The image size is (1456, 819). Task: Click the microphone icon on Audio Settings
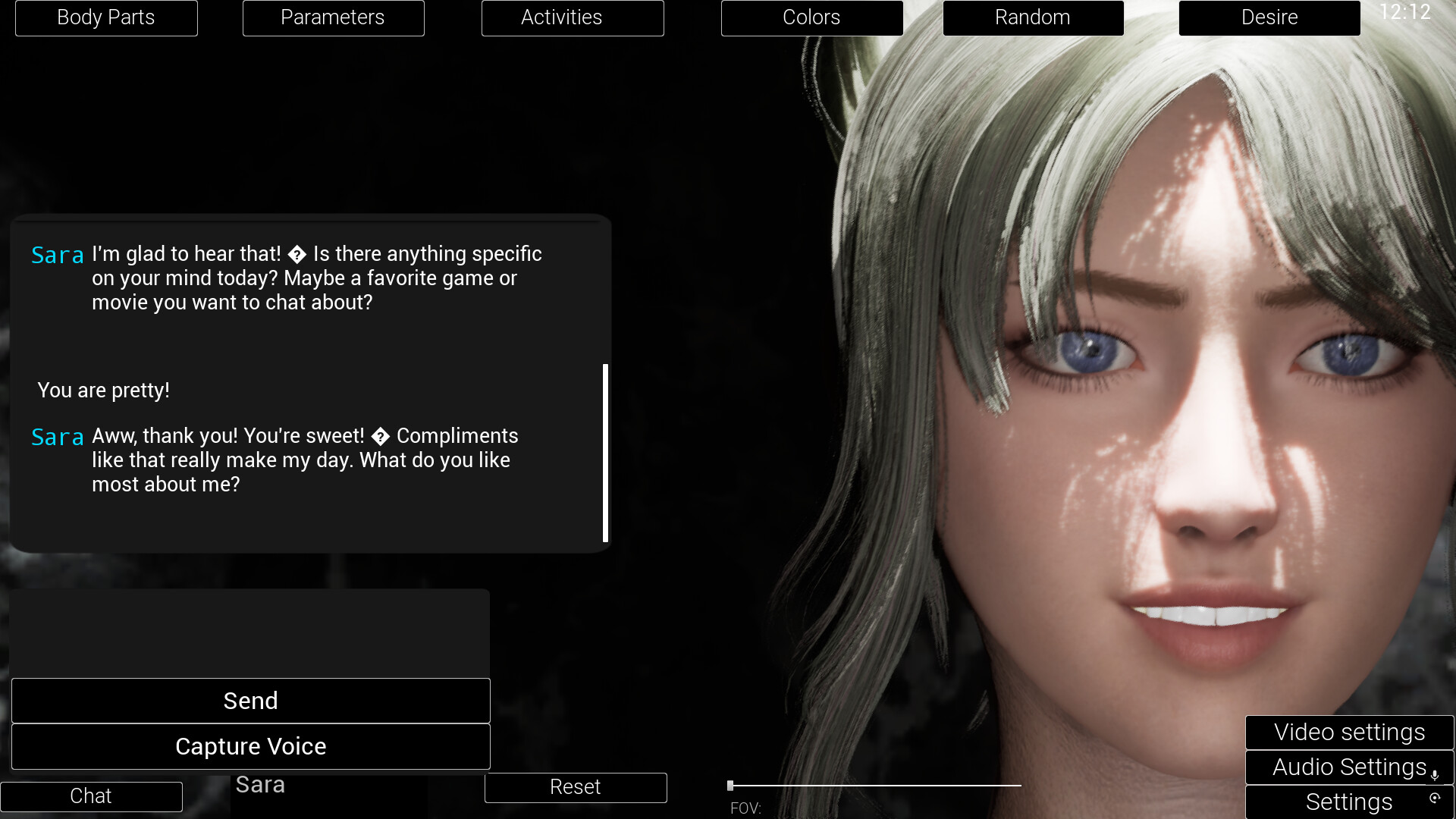point(1436,773)
